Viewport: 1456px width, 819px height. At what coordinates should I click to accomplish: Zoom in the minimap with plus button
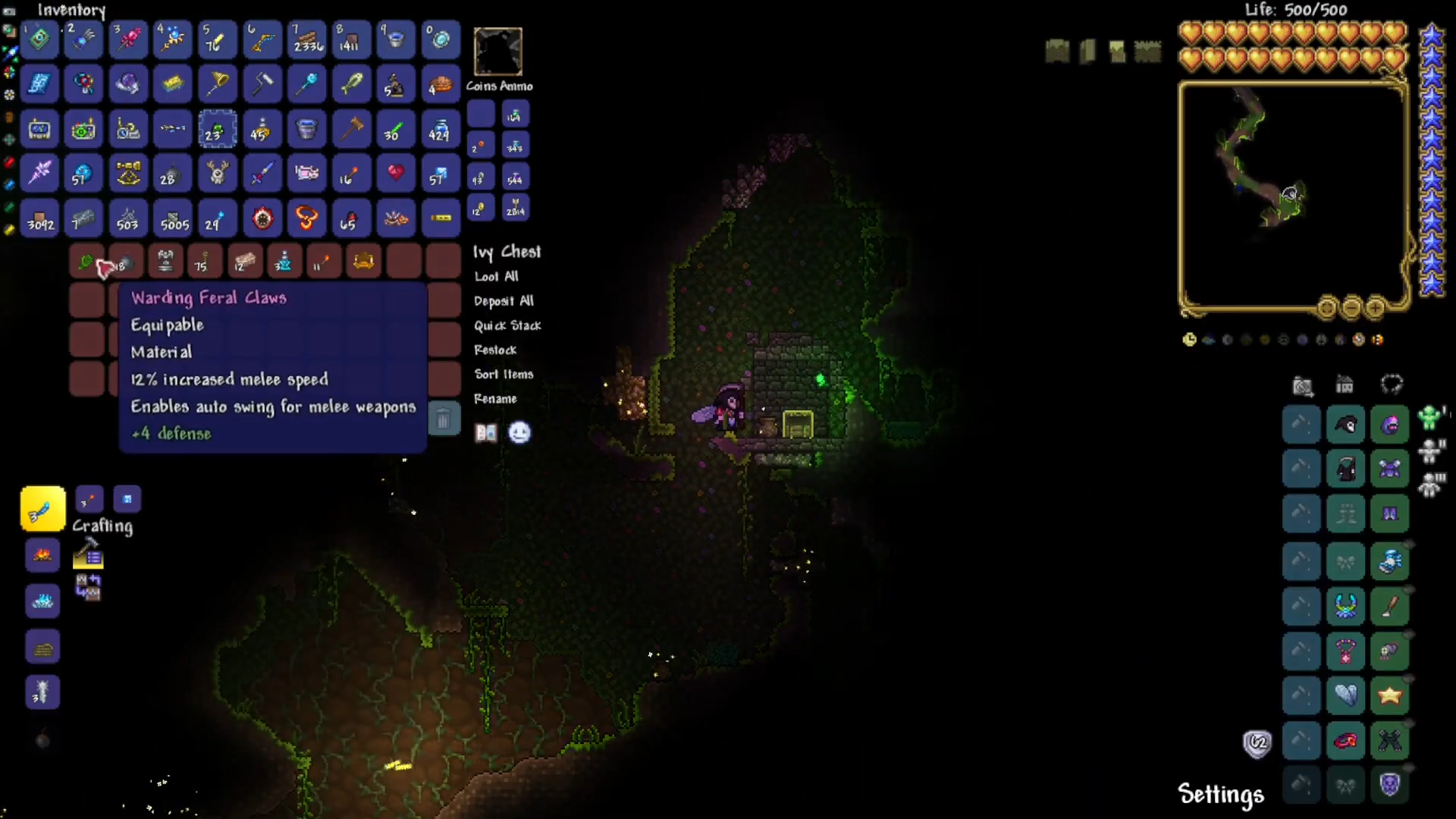pos(1375,308)
